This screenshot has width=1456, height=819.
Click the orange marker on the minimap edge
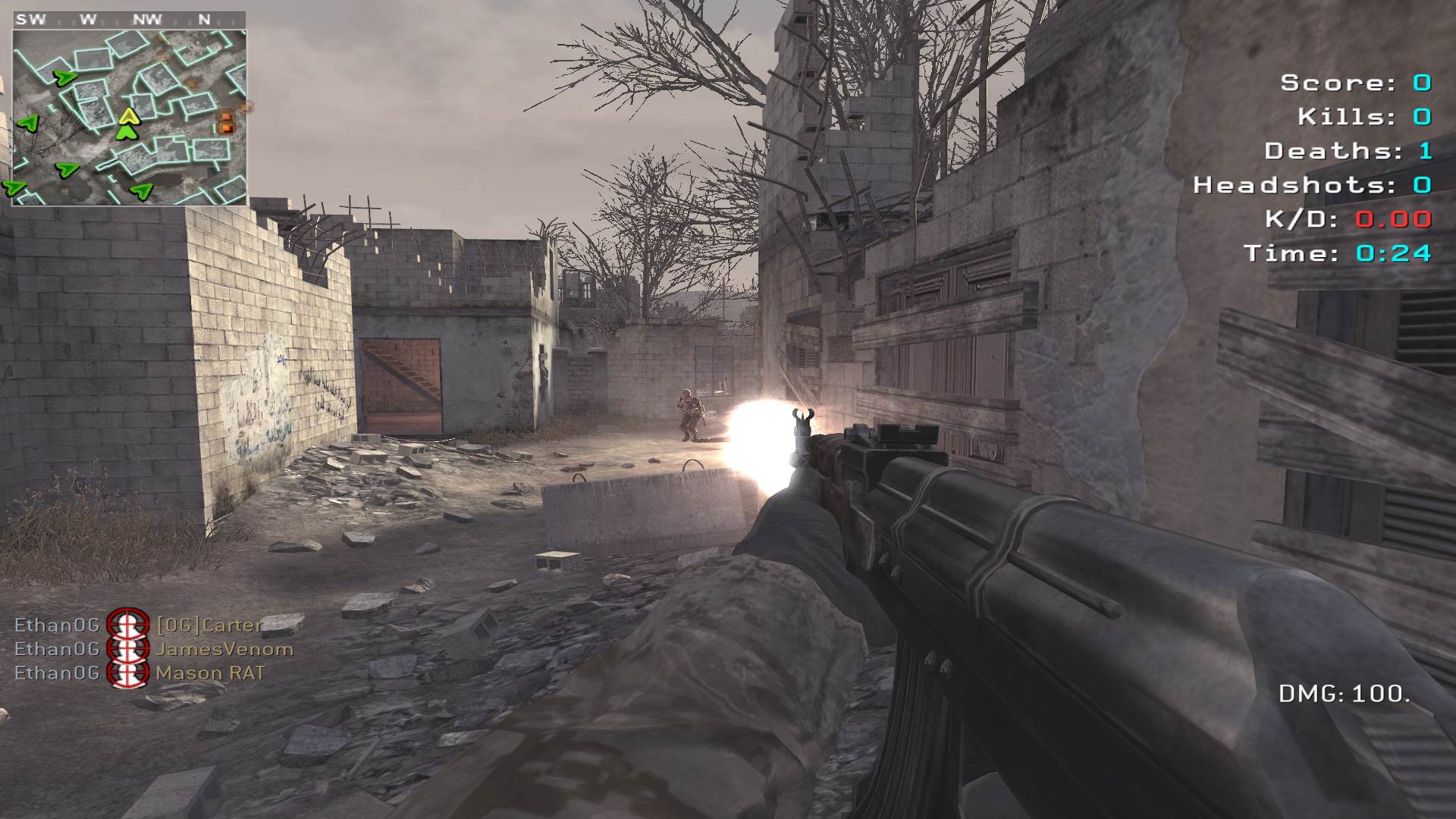[x=225, y=121]
